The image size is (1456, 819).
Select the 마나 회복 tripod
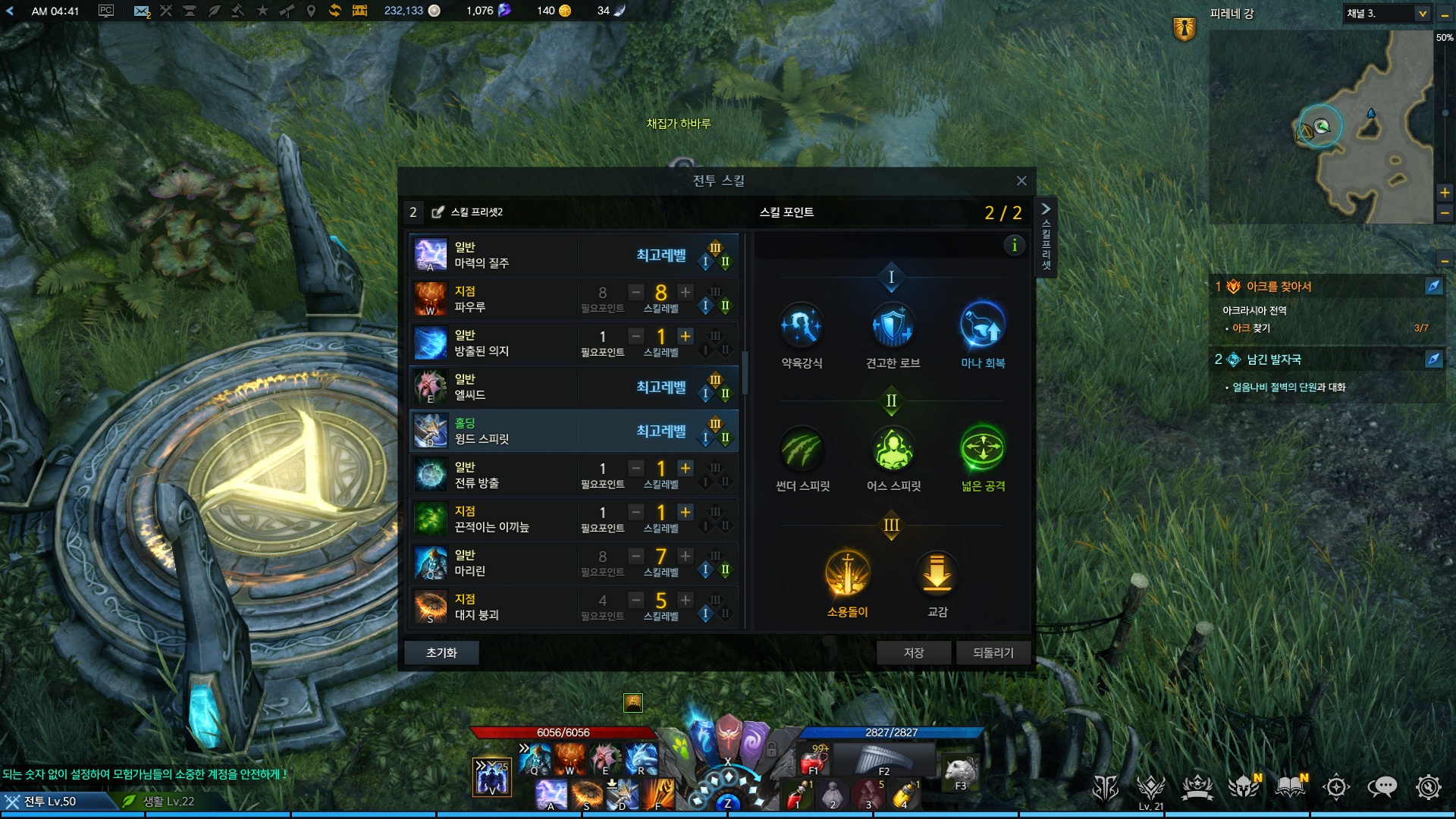point(983,326)
